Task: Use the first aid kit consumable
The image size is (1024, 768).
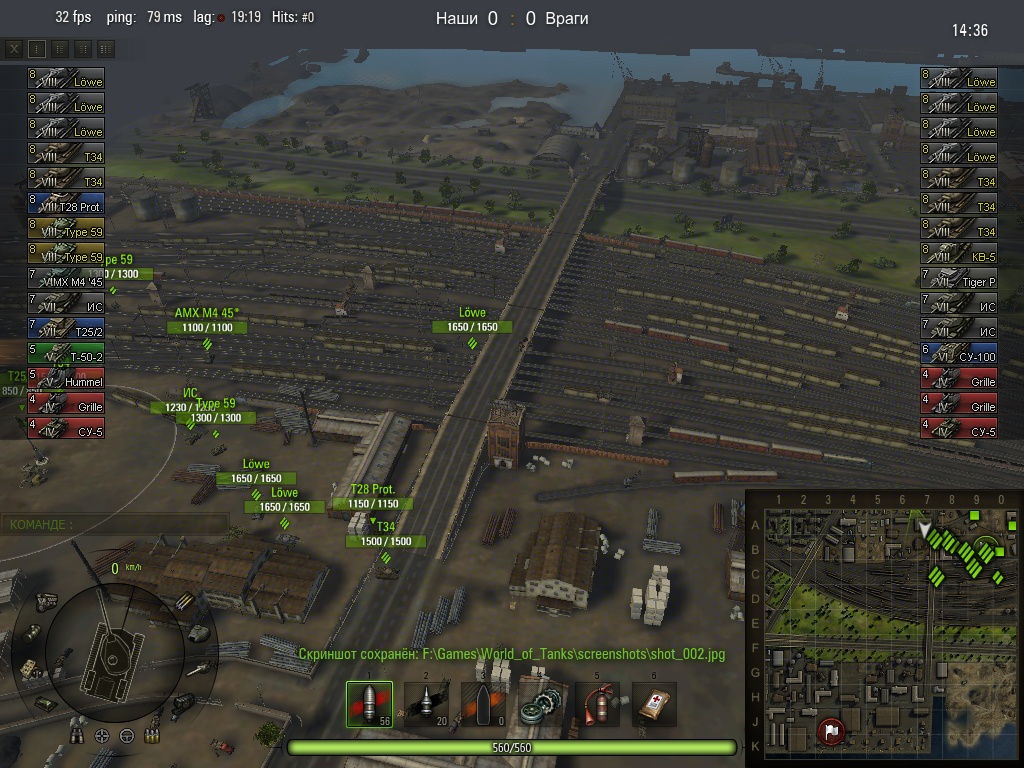Action: [654, 705]
